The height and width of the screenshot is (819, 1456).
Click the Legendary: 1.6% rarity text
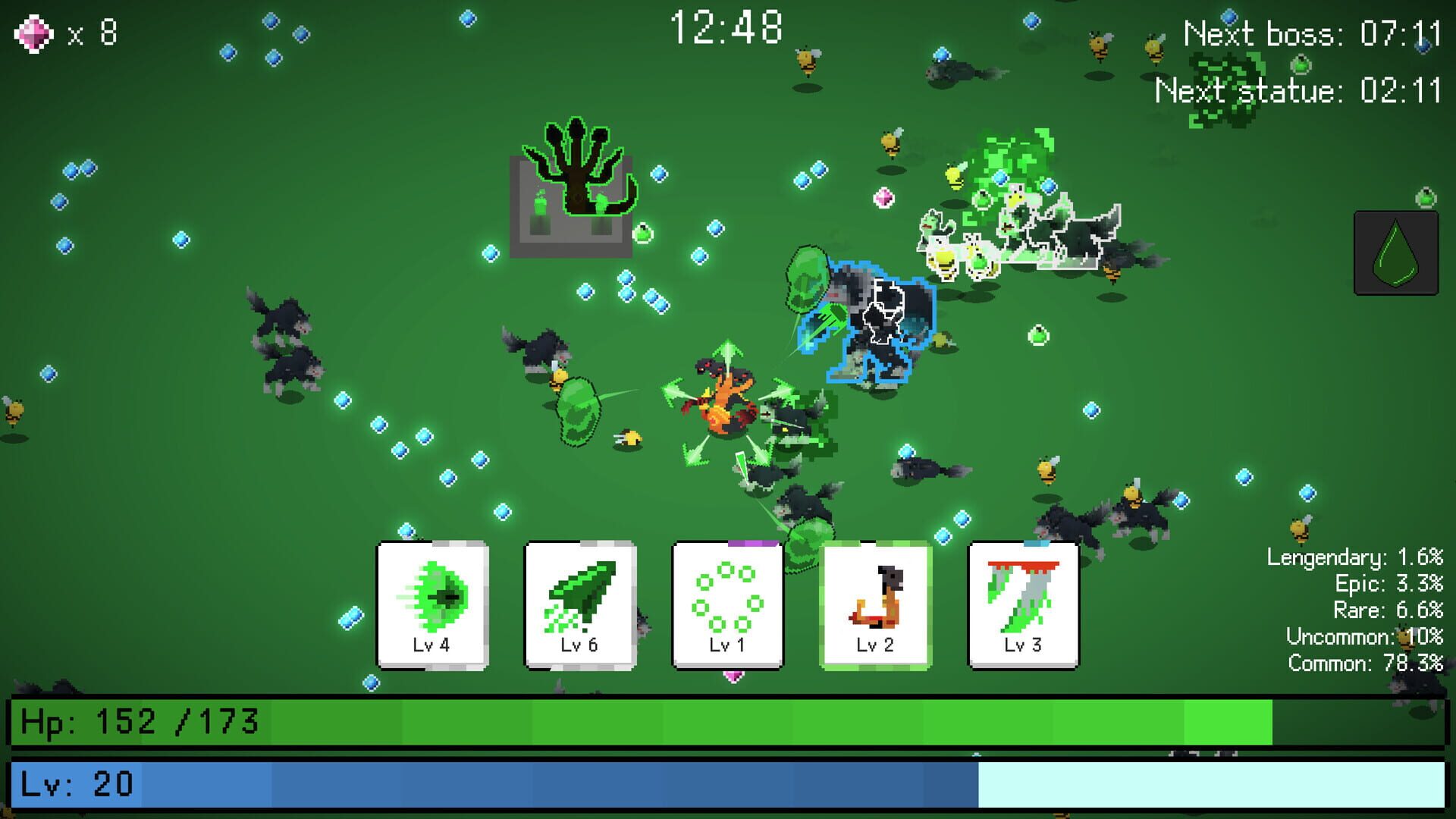coord(1354,557)
